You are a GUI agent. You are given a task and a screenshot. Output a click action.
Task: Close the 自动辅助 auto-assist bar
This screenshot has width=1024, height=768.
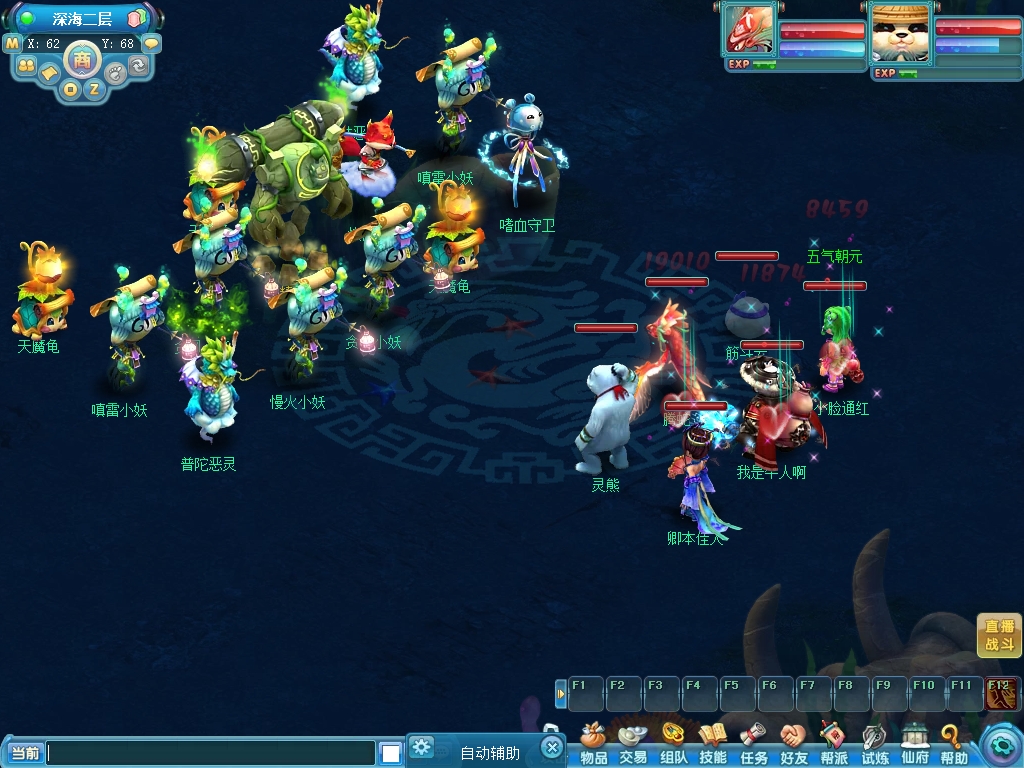tap(552, 747)
